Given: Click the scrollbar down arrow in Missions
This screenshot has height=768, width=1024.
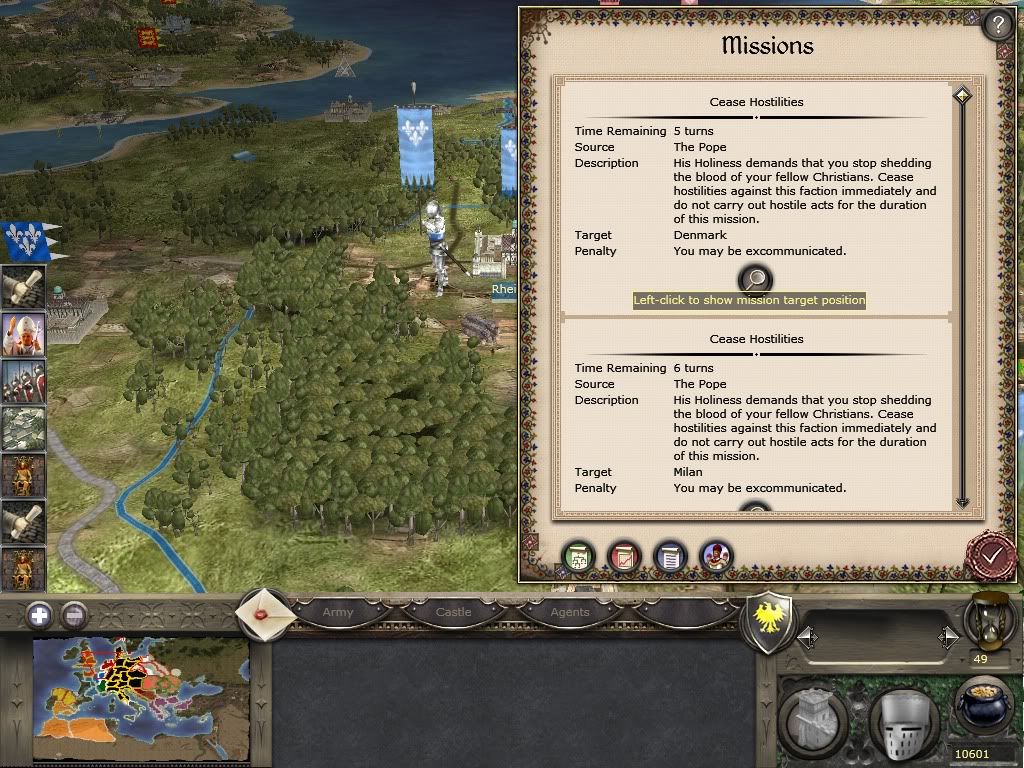Looking at the screenshot, I should point(962,503).
